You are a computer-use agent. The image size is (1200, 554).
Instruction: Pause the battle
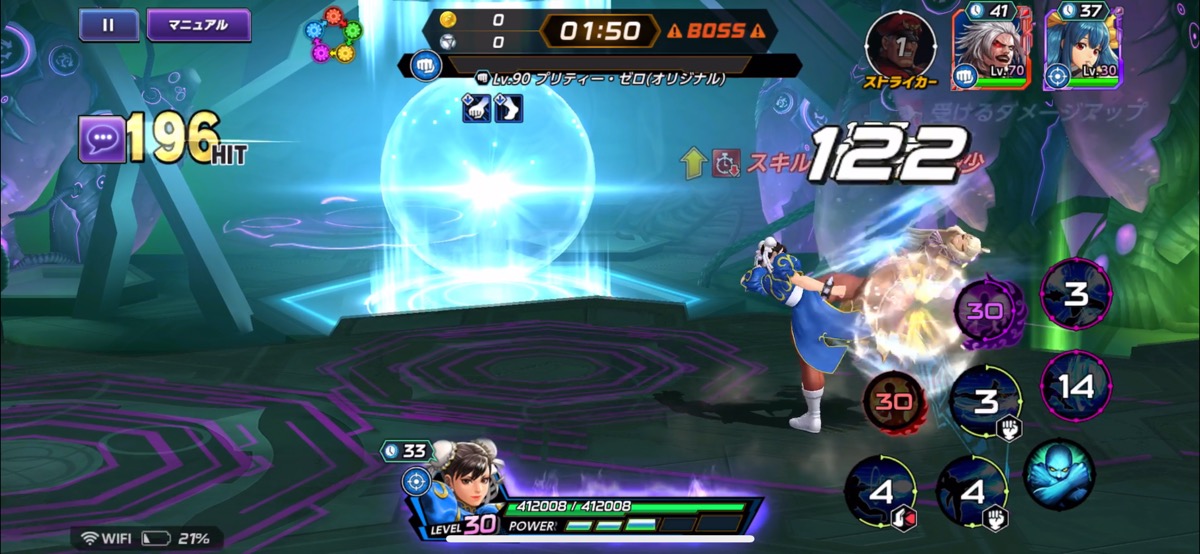pyautogui.click(x=107, y=25)
